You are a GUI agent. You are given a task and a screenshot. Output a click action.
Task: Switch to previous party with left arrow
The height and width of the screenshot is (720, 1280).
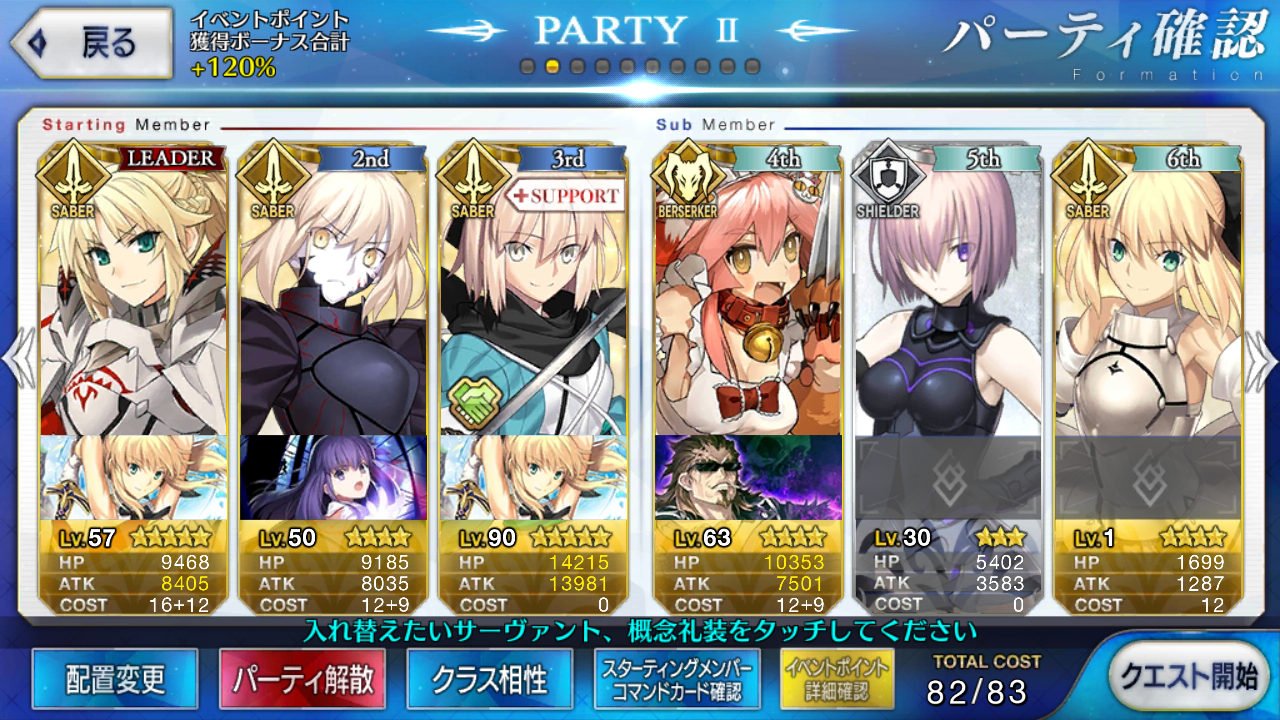pyautogui.click(x=17, y=360)
